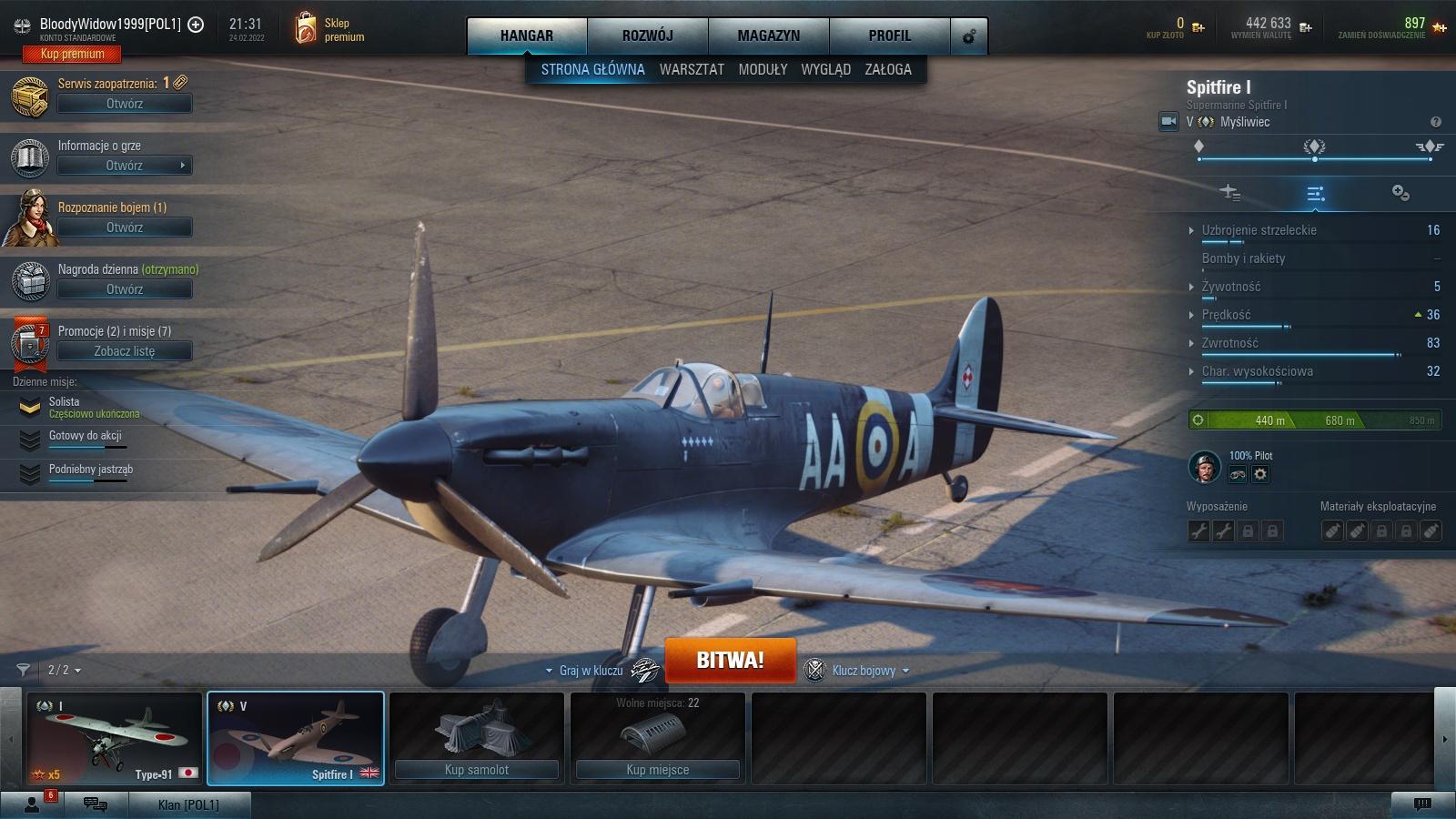1456x819 pixels.
Task: Click the red Kup premium button
Action: (x=72, y=55)
